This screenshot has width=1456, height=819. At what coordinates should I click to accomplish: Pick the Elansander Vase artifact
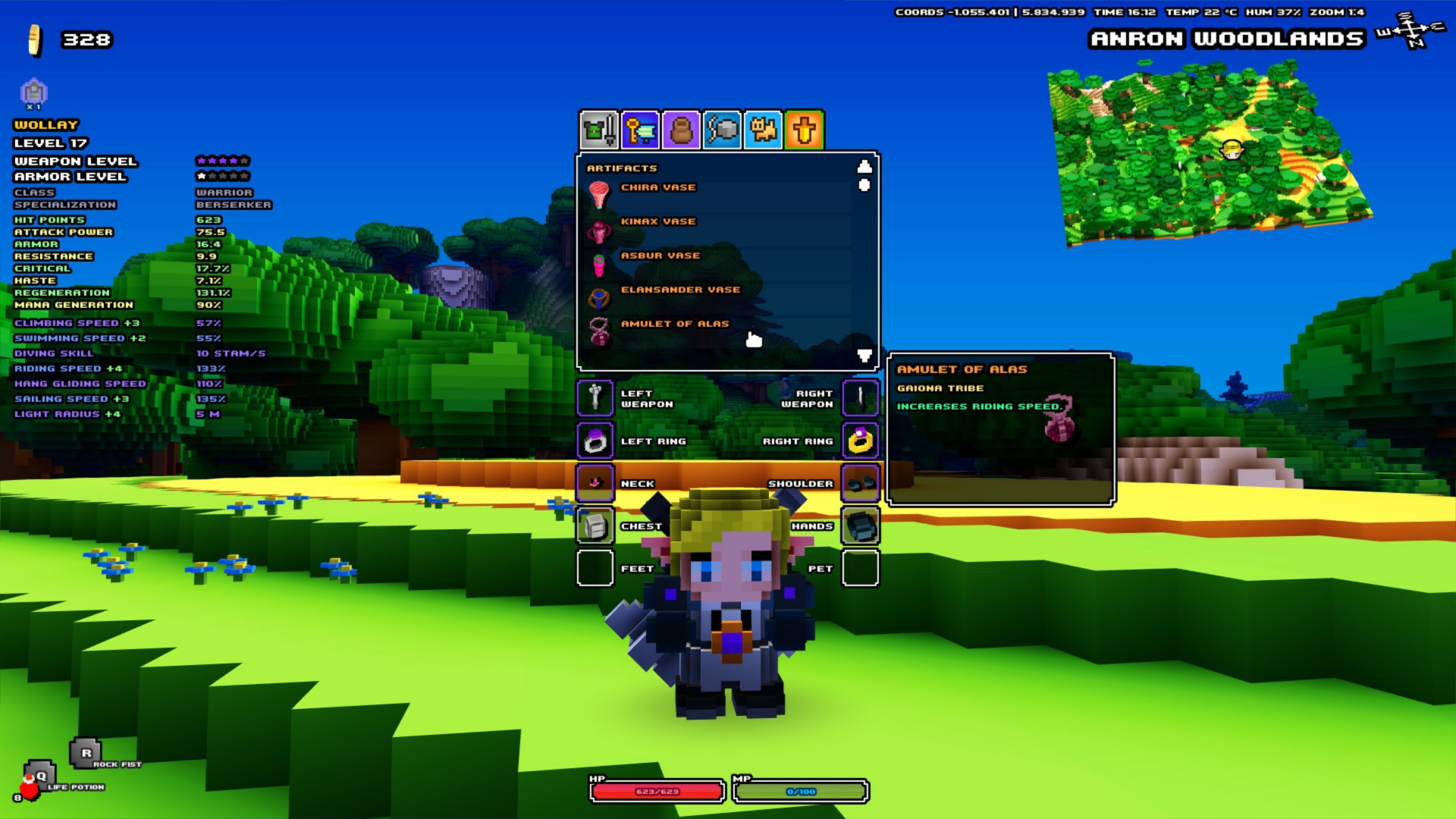coord(679,290)
